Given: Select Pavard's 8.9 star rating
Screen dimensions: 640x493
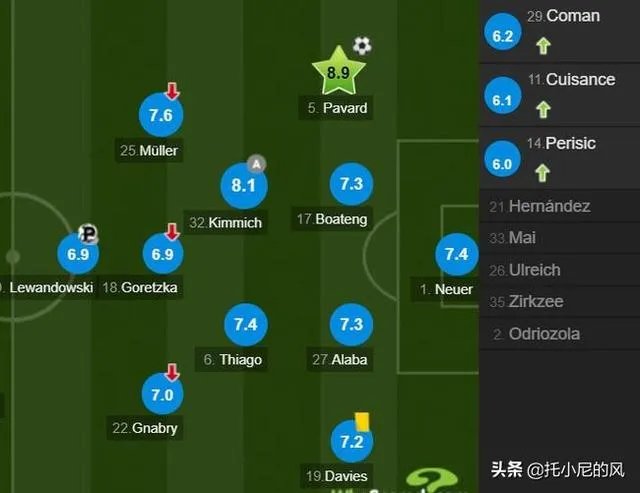Looking at the screenshot, I should click(x=338, y=72).
